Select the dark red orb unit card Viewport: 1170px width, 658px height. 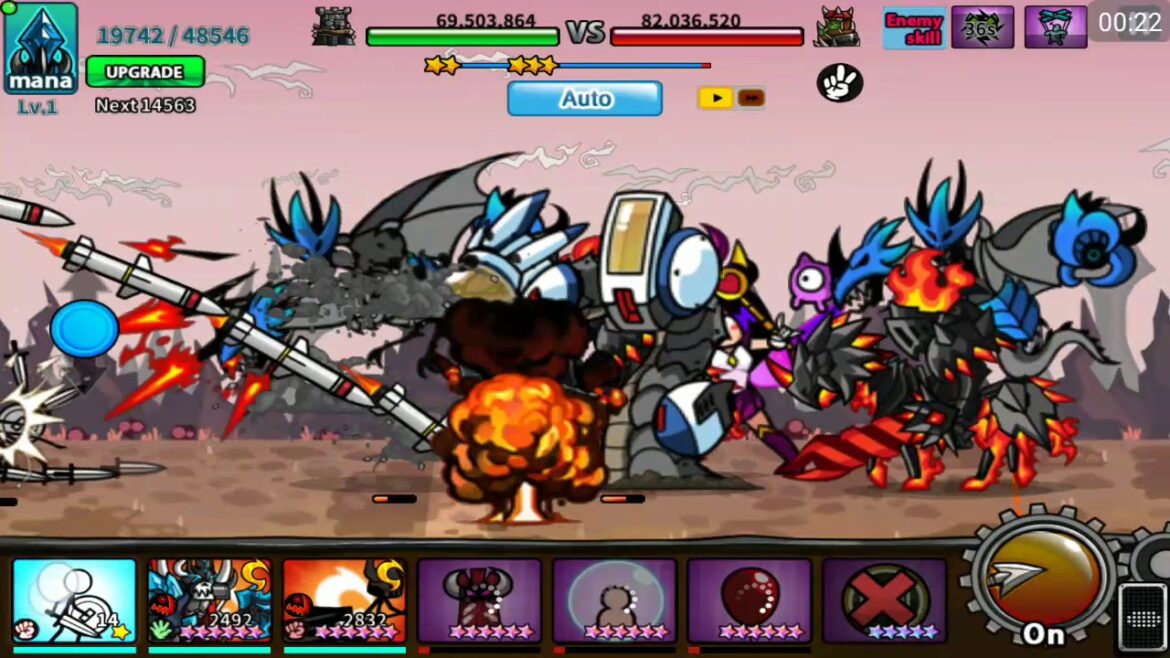750,600
